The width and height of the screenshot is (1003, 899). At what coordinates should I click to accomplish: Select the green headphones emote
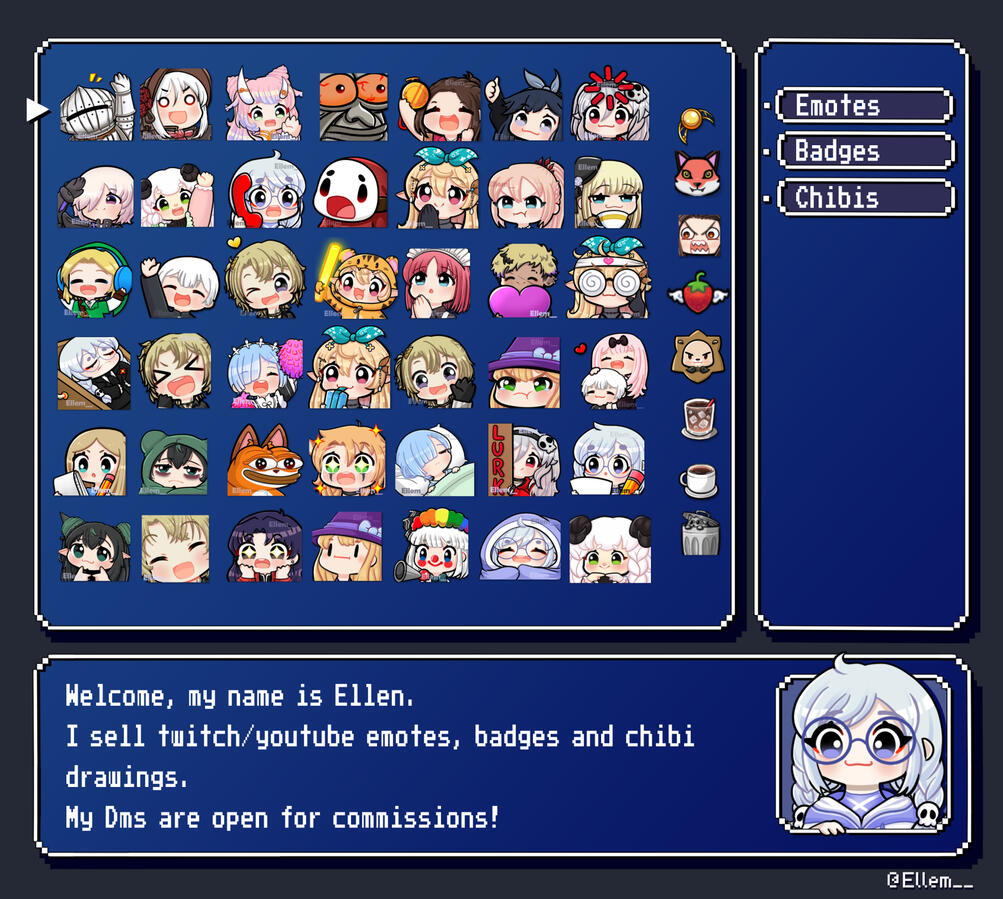(x=95, y=282)
